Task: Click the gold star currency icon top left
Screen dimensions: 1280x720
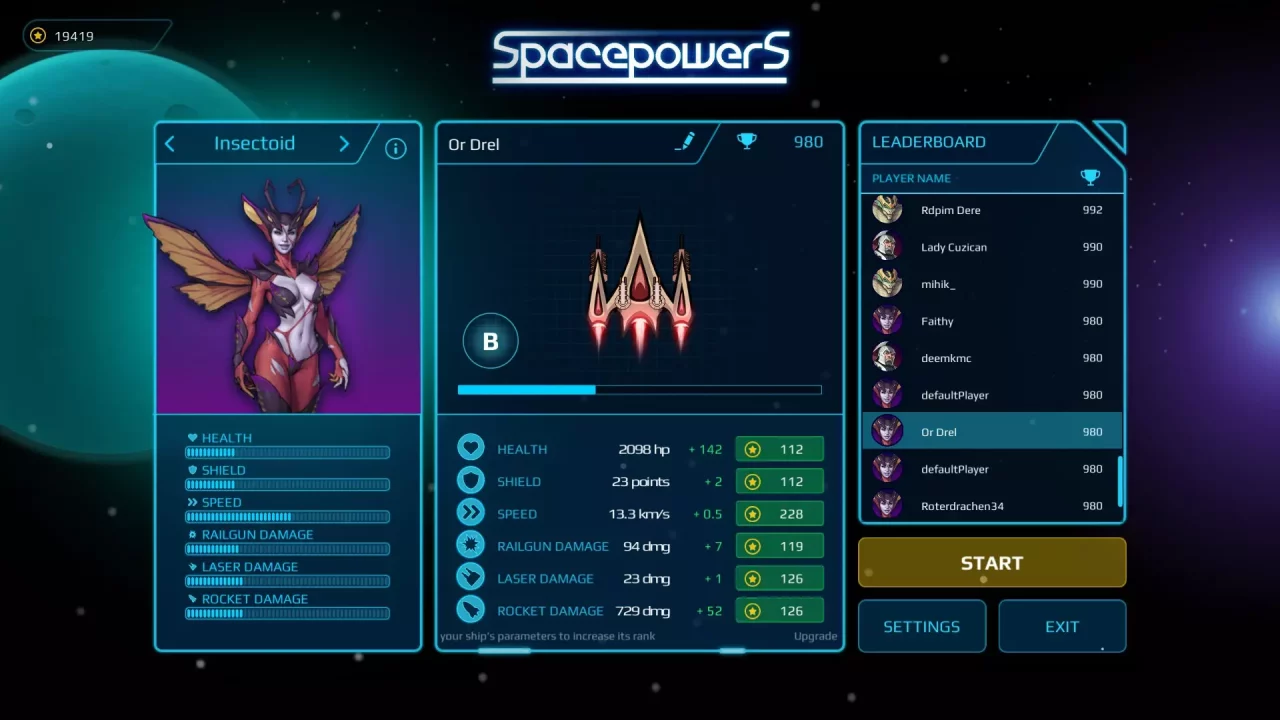Action: pyautogui.click(x=37, y=35)
